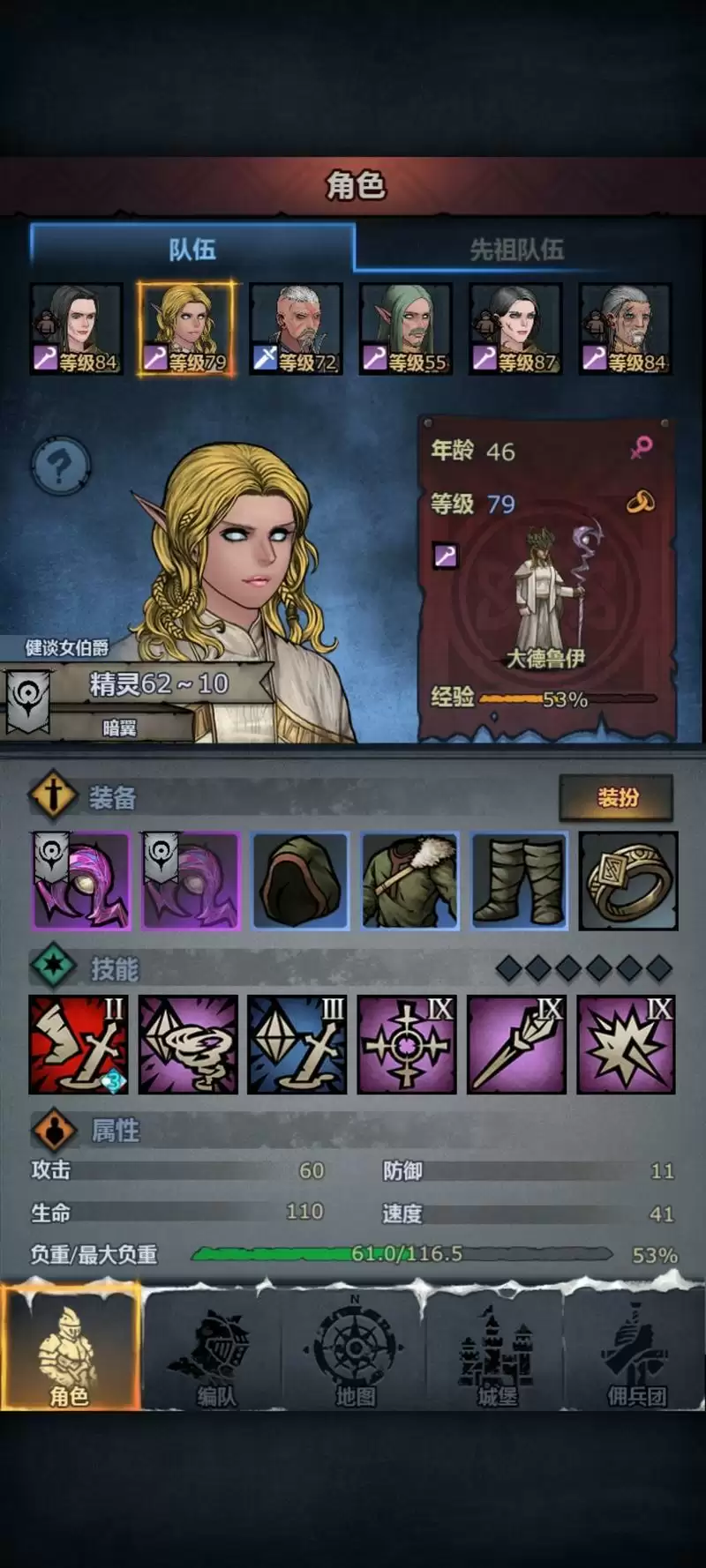The height and width of the screenshot is (1568, 706).
Task: Select the green boots equipment slot
Action: 519,880
